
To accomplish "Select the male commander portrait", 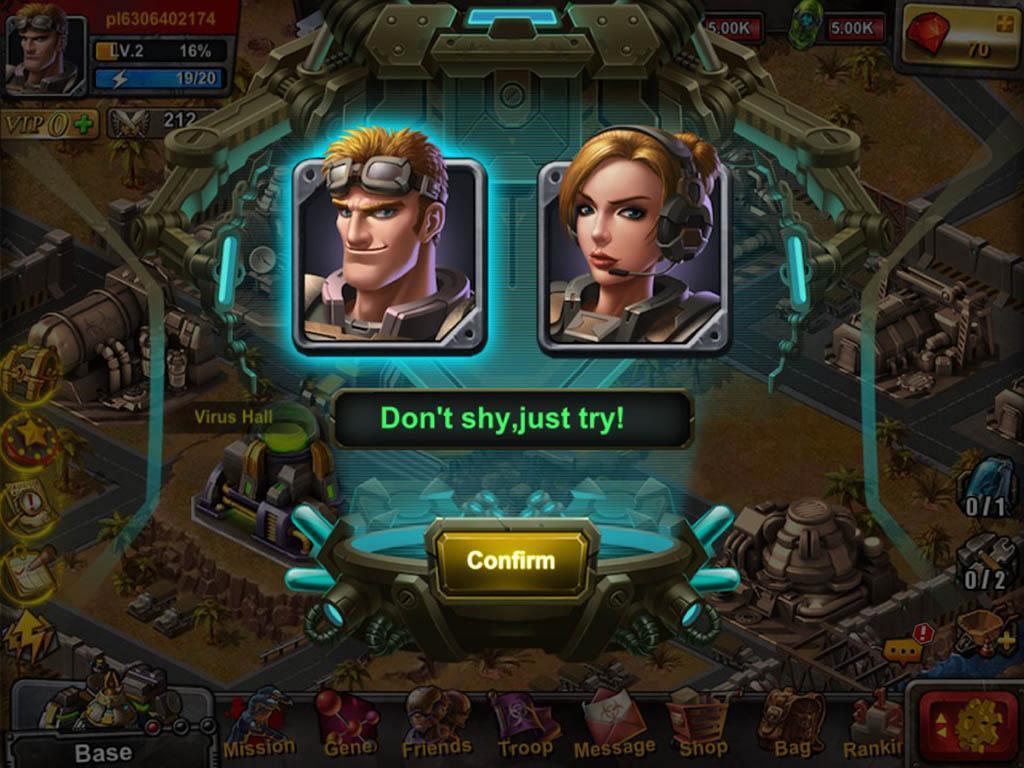I will pyautogui.click(x=390, y=252).
